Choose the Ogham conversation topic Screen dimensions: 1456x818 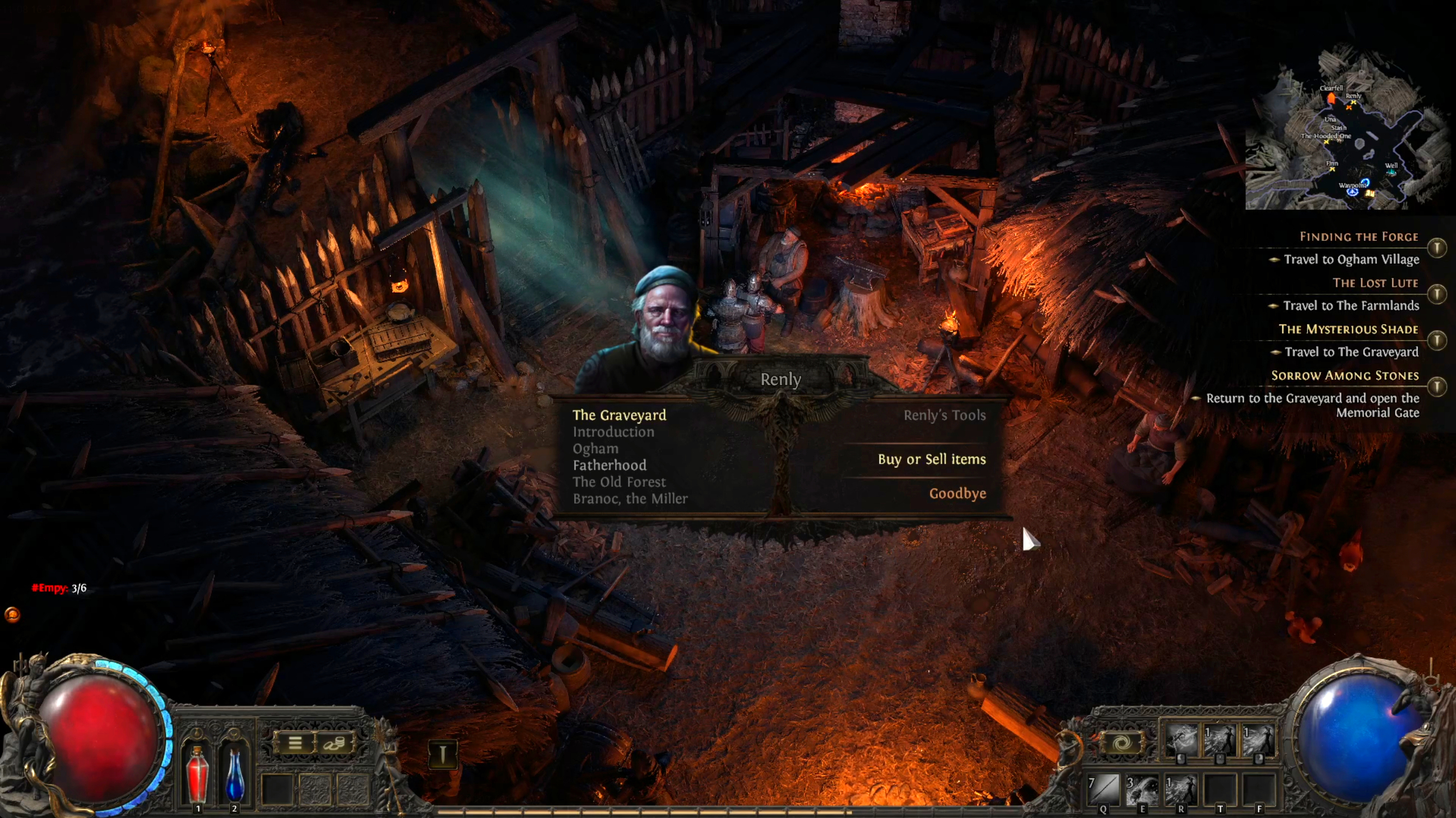pos(595,449)
